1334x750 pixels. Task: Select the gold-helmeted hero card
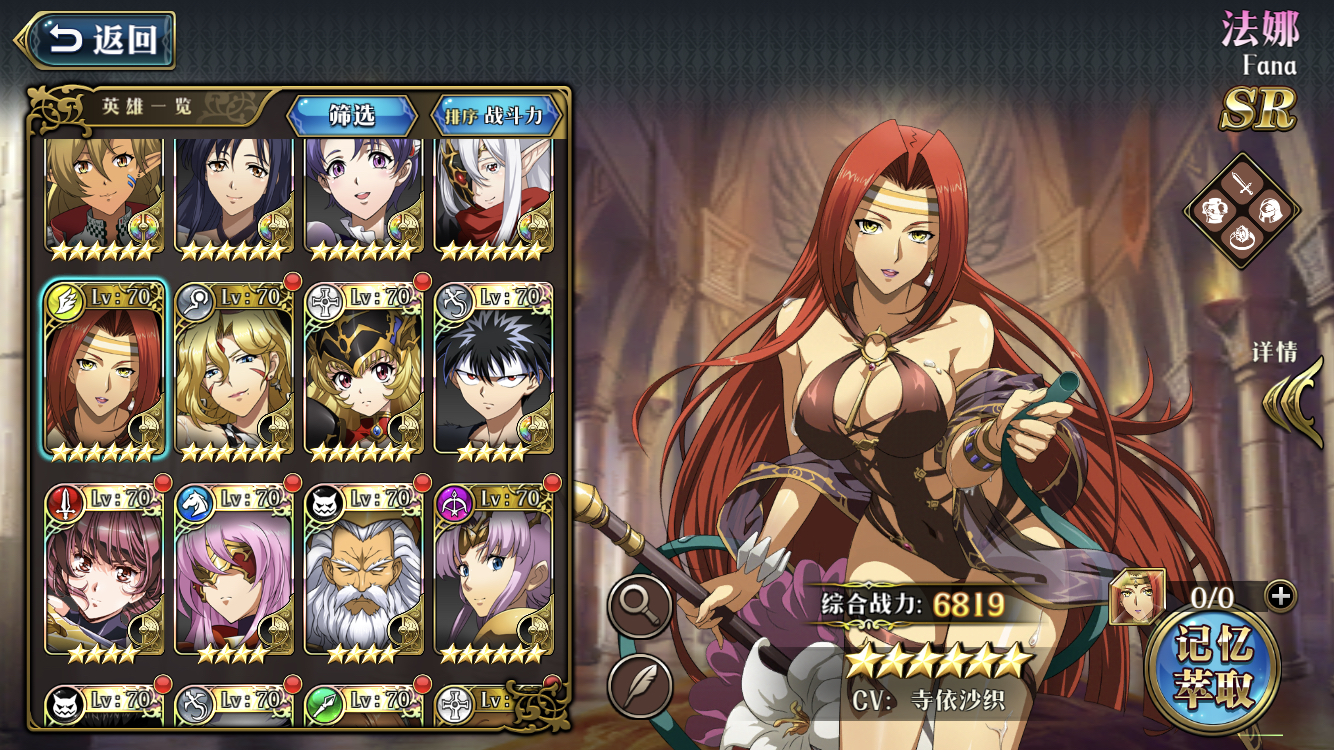pyautogui.click(x=364, y=372)
